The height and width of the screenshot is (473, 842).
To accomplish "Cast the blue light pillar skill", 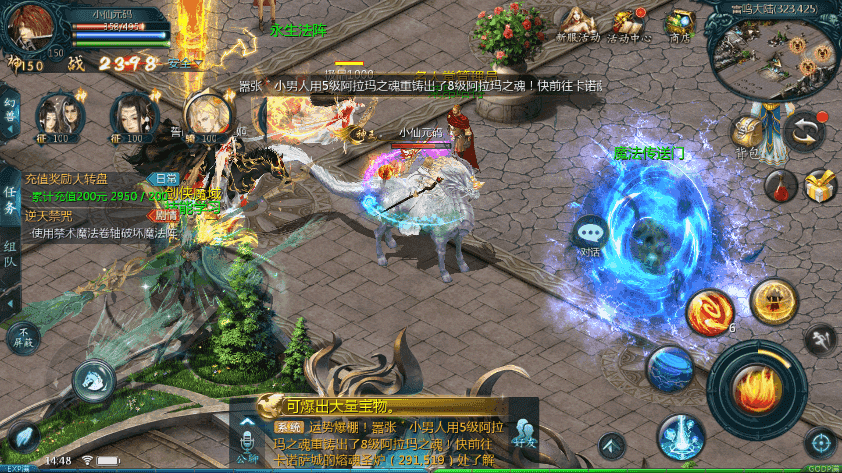I will 680,436.
